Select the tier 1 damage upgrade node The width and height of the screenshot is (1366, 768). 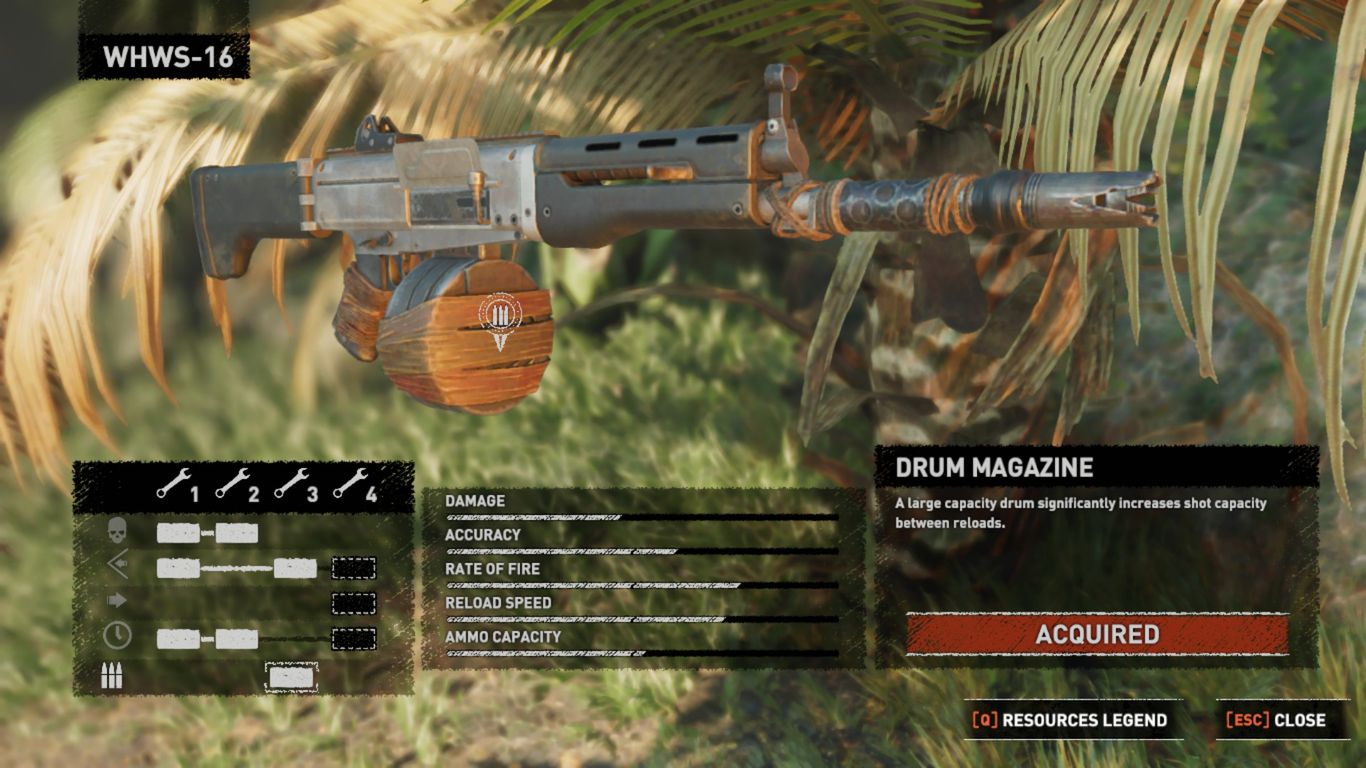click(178, 533)
